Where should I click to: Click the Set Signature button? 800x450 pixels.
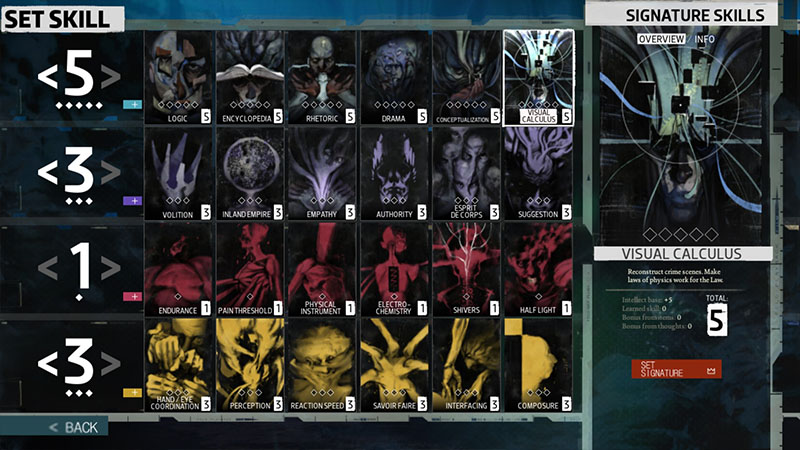coord(675,369)
